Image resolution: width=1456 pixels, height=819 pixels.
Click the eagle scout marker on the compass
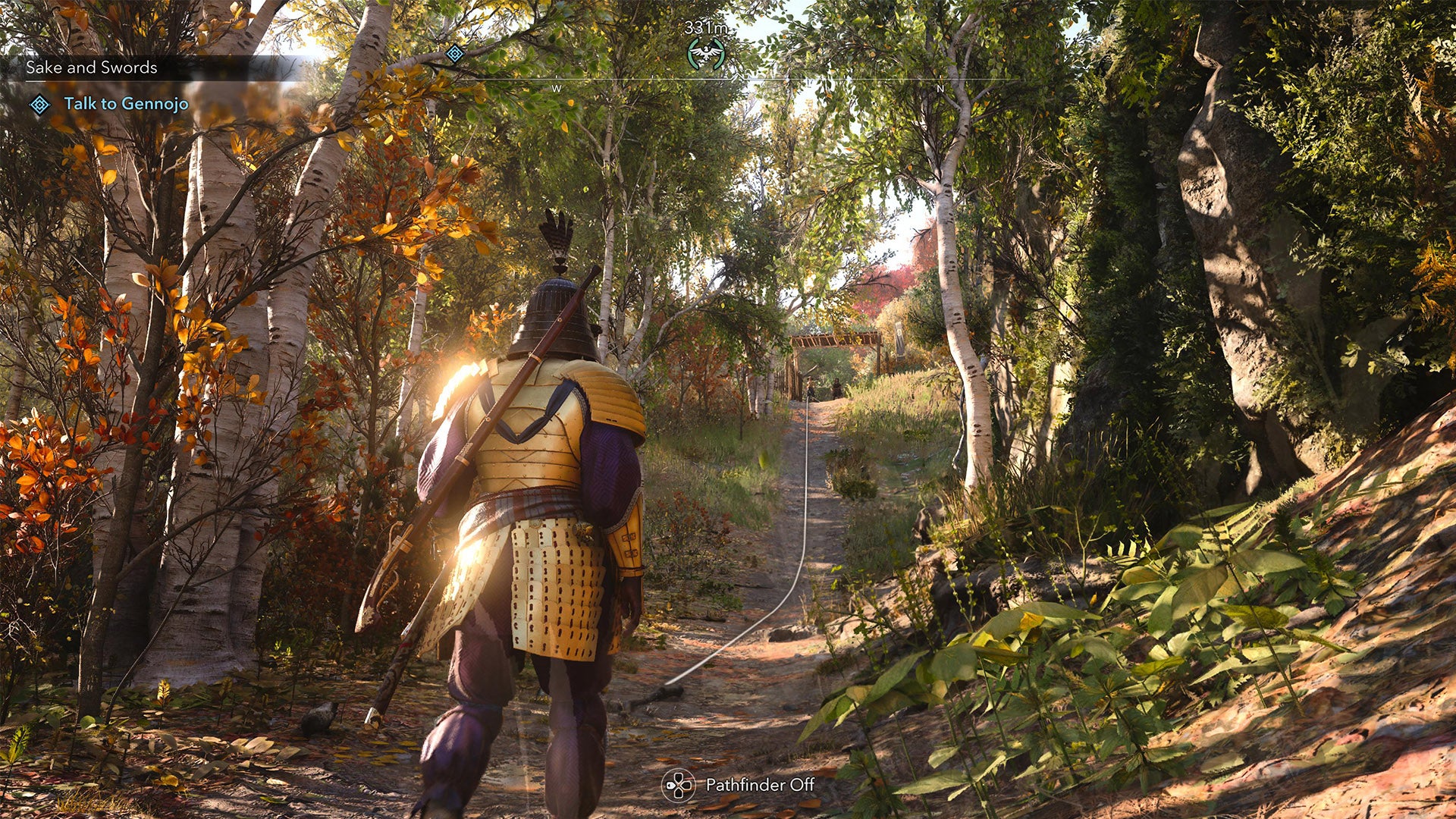tap(705, 55)
